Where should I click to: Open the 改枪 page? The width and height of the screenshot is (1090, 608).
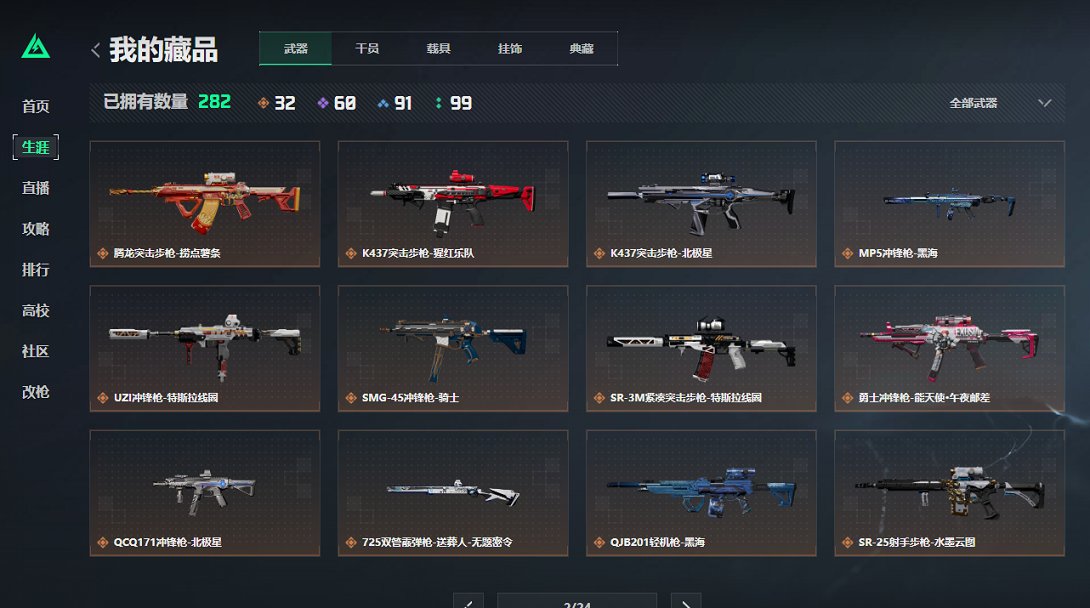point(36,393)
